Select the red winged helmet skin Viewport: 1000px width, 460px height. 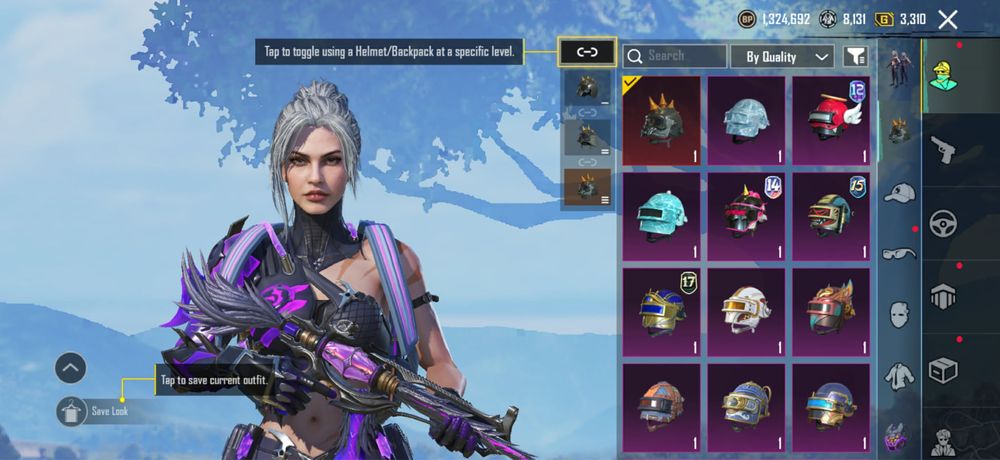coord(830,120)
